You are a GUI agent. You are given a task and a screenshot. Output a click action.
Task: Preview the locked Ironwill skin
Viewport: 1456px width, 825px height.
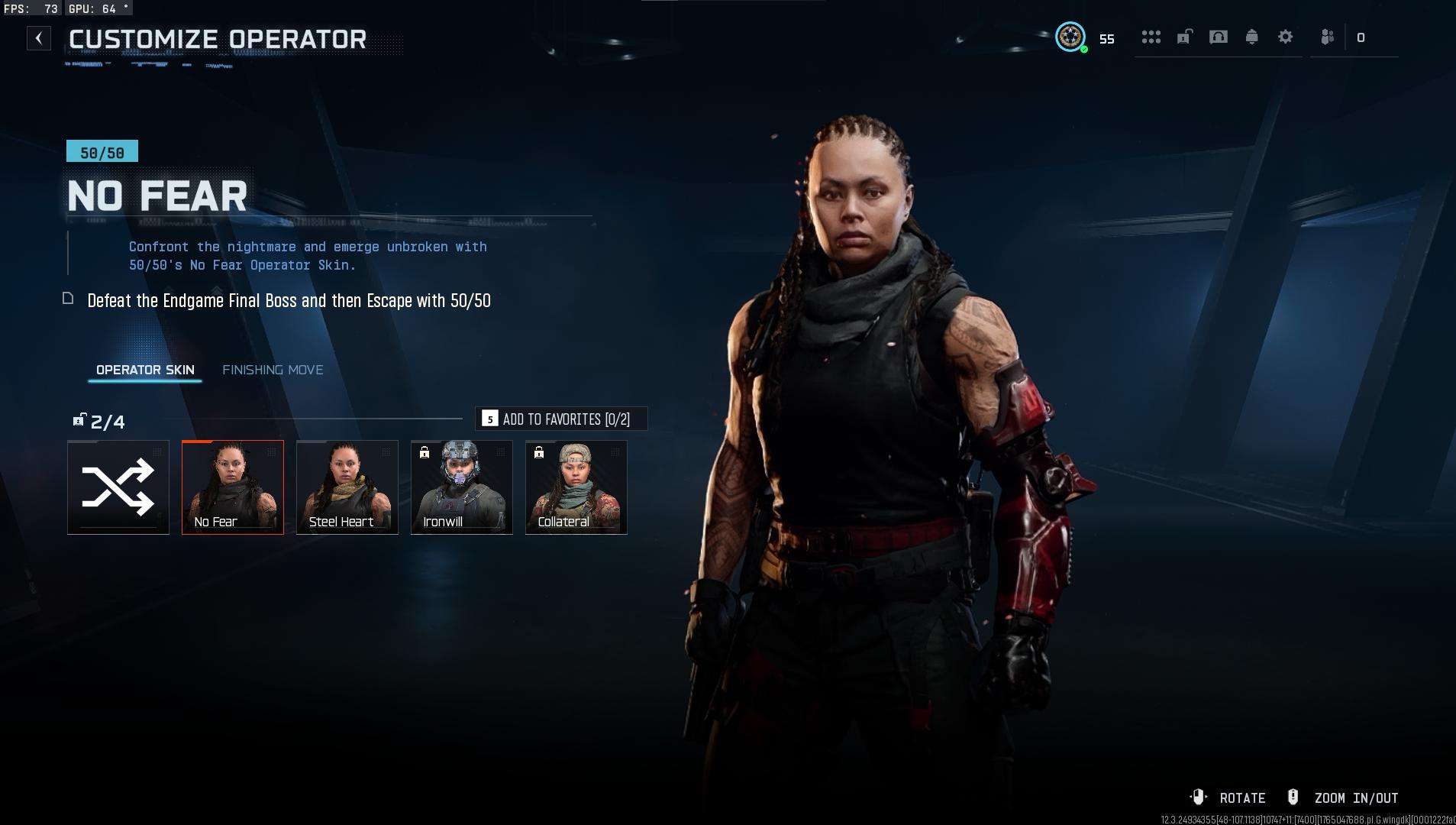click(462, 487)
